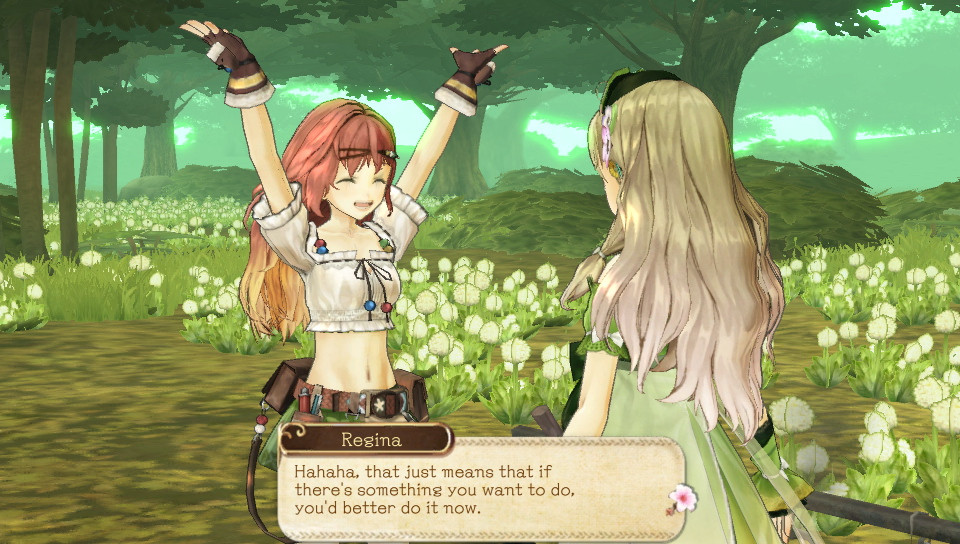Click Regina's dialogue text box to continue

pyautogui.click(x=470, y=487)
